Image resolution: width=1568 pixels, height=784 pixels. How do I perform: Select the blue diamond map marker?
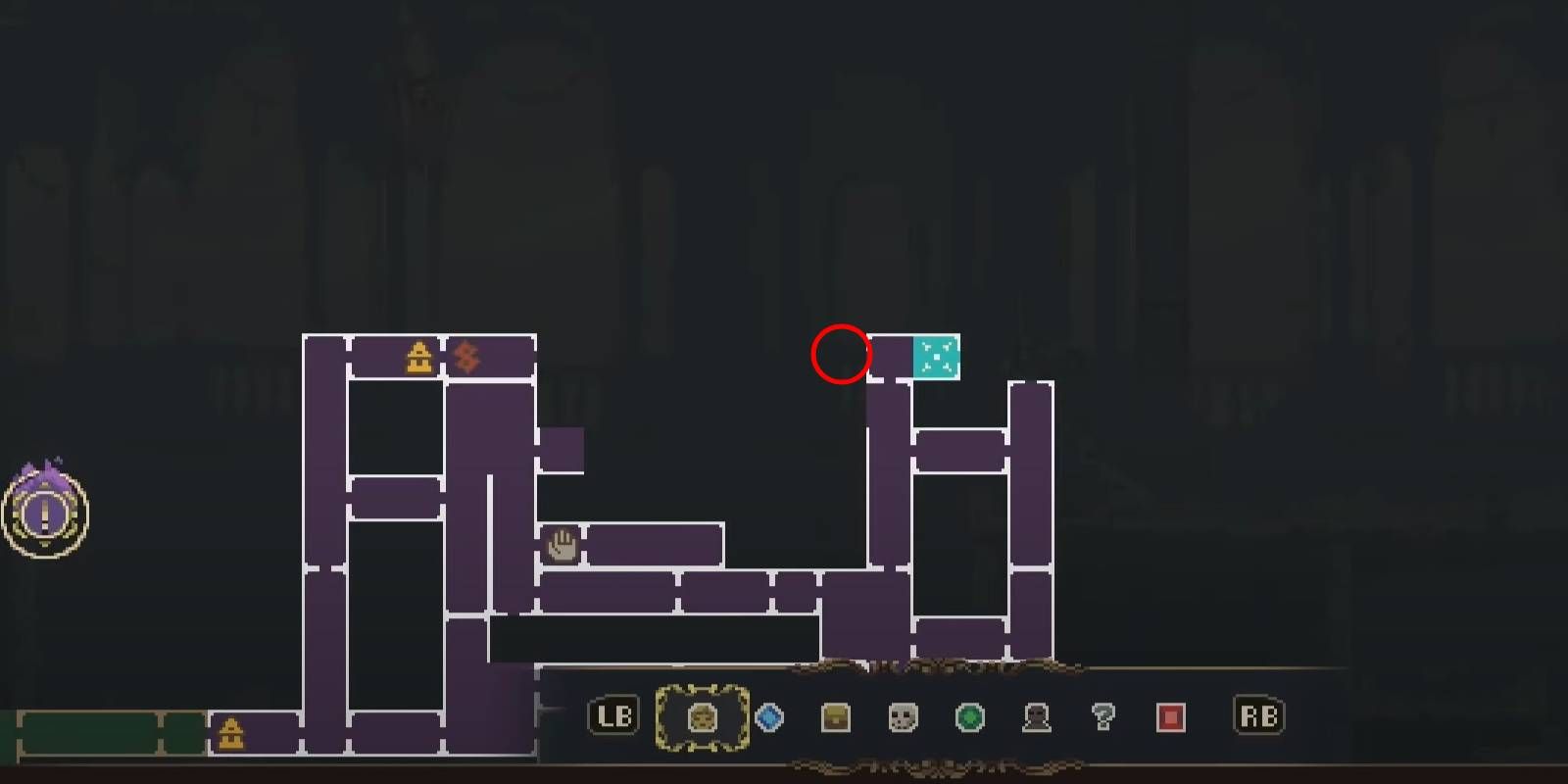click(770, 718)
